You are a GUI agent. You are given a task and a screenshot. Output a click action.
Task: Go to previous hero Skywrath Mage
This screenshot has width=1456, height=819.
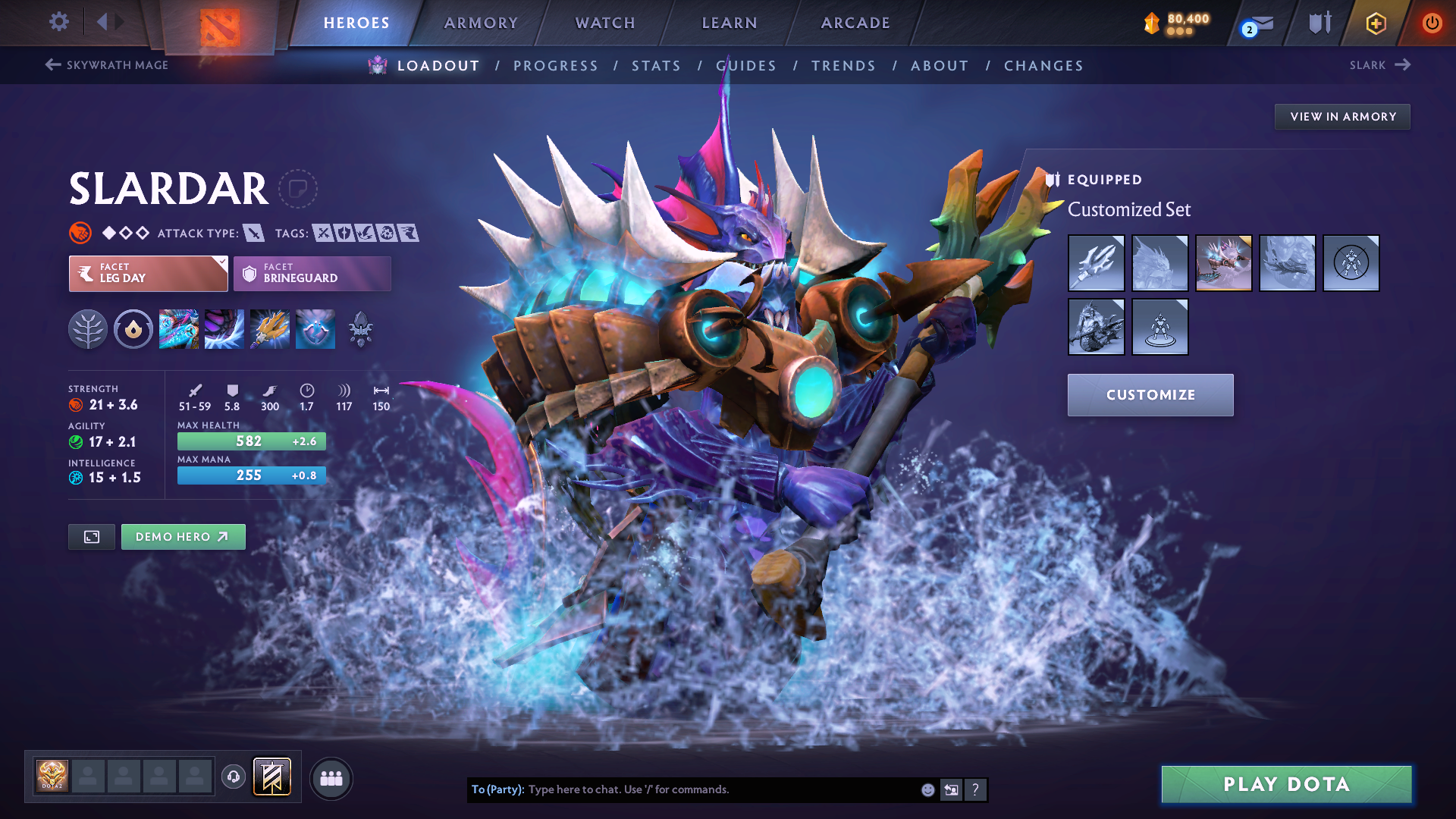(107, 65)
